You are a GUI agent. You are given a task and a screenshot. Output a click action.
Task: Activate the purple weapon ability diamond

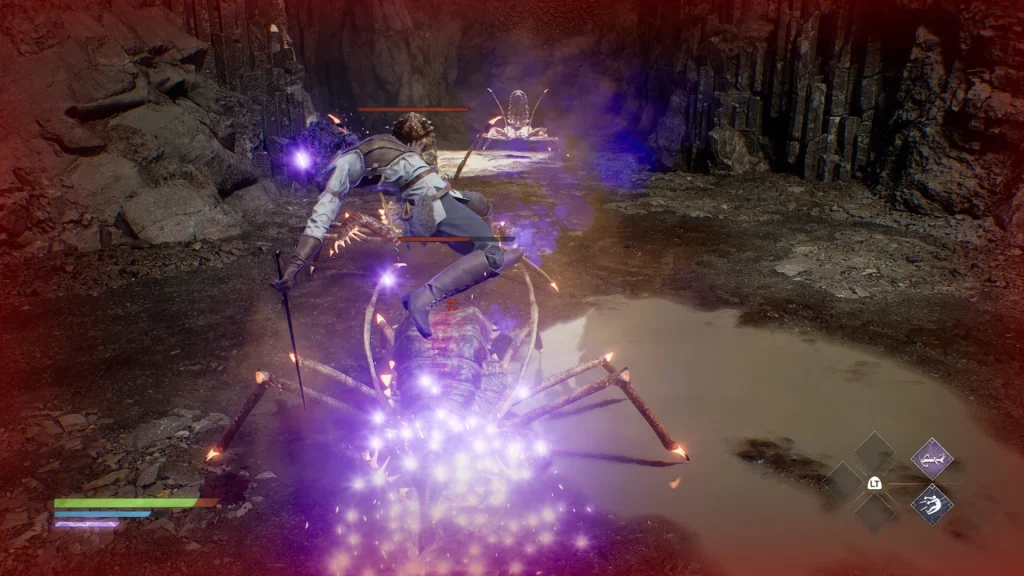(931, 459)
